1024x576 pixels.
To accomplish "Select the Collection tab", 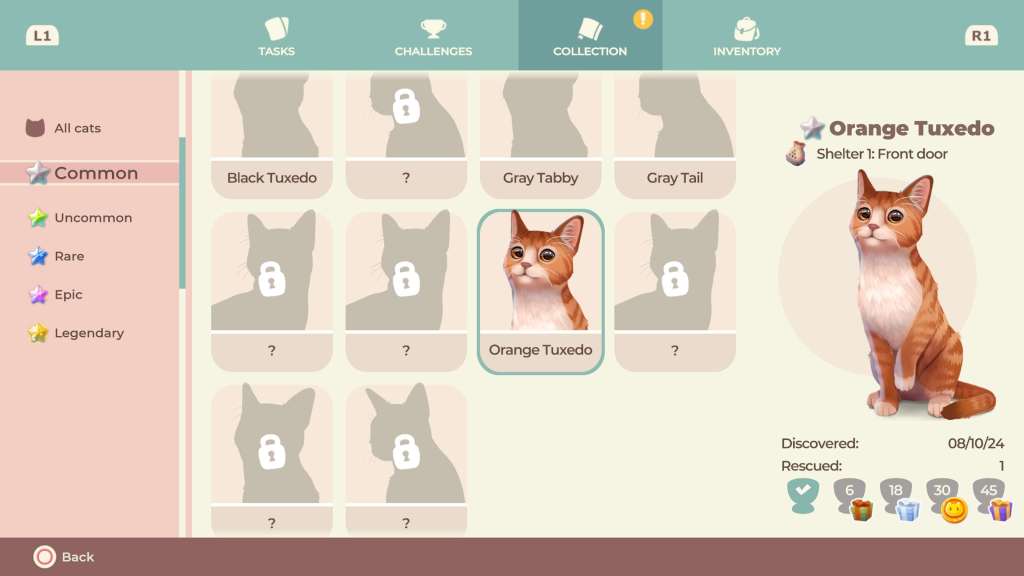I will click(590, 36).
